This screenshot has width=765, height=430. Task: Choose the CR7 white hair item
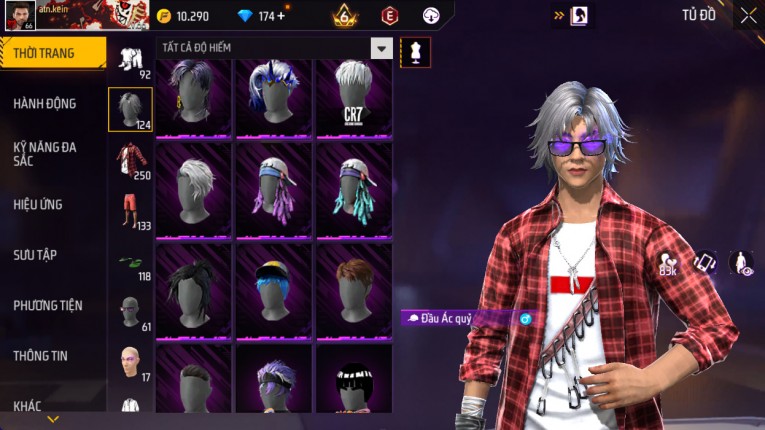[353, 98]
